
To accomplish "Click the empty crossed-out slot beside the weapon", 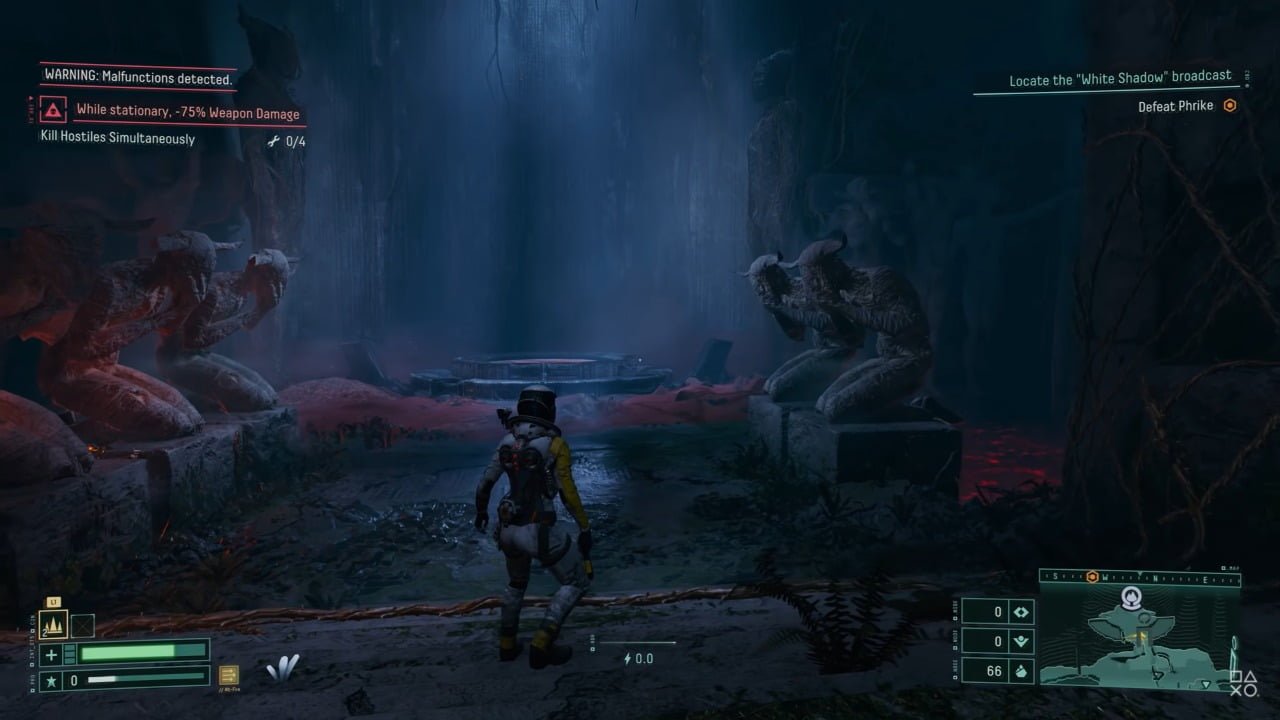I will [x=82, y=626].
